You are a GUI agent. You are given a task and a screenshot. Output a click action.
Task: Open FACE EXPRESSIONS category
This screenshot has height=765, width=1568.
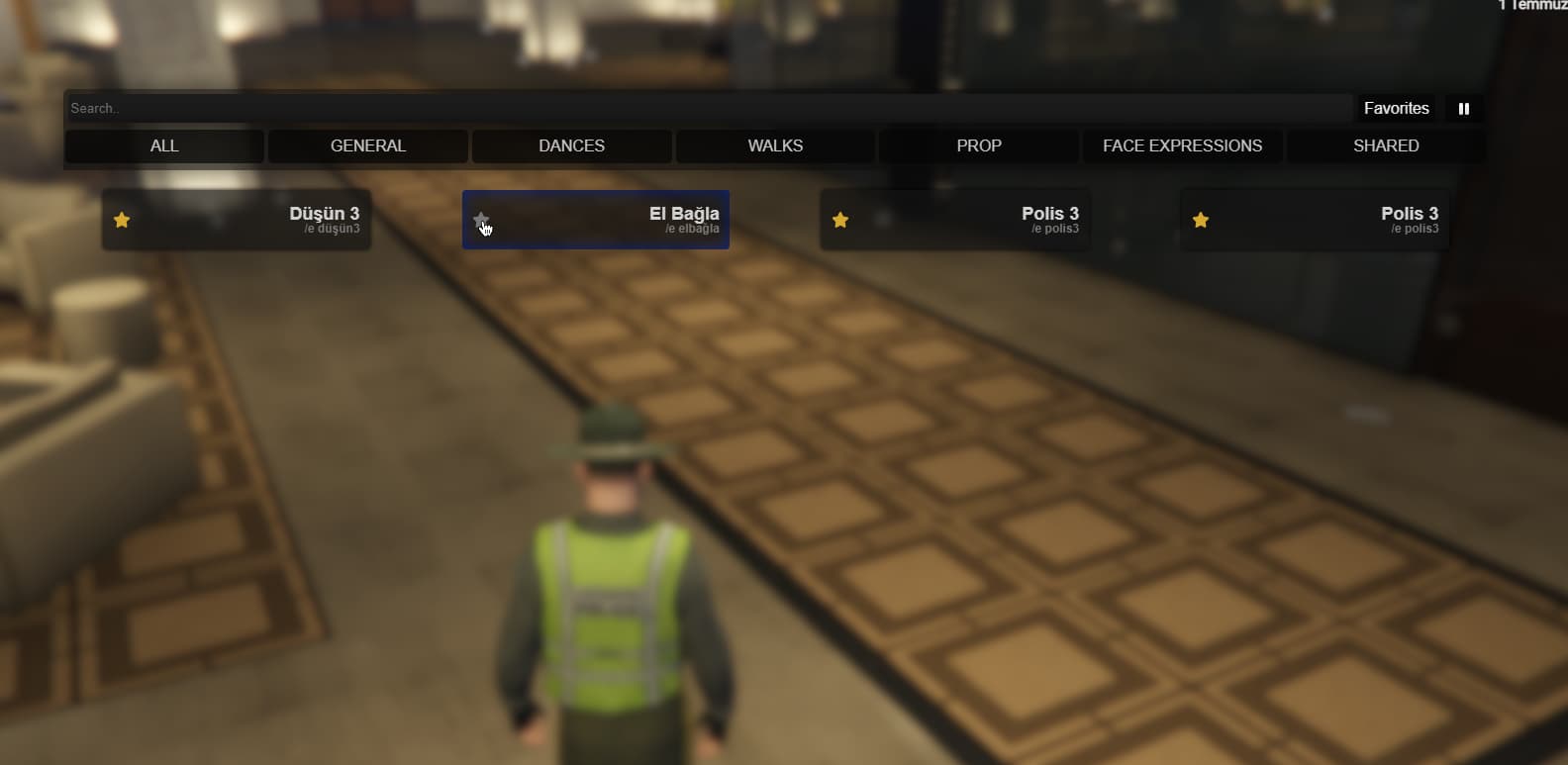[1182, 145]
